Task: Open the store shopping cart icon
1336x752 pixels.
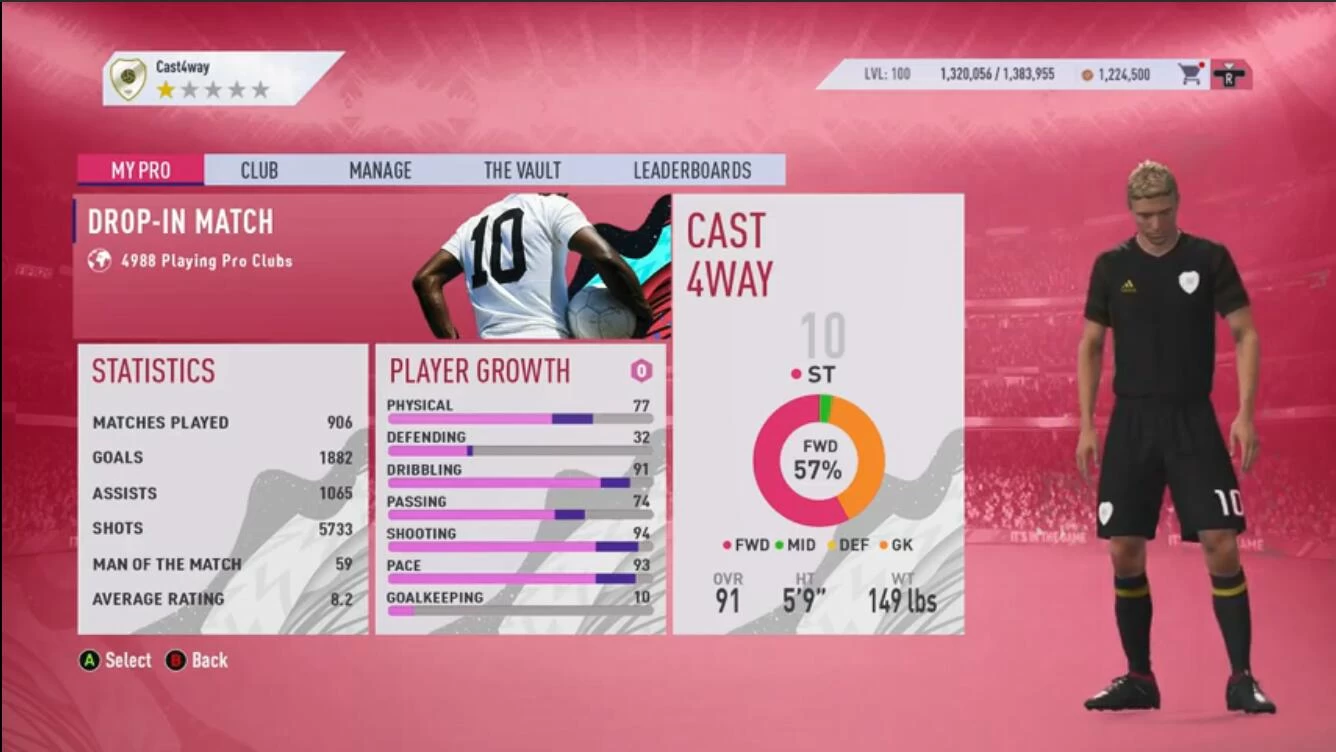Action: click(1190, 74)
